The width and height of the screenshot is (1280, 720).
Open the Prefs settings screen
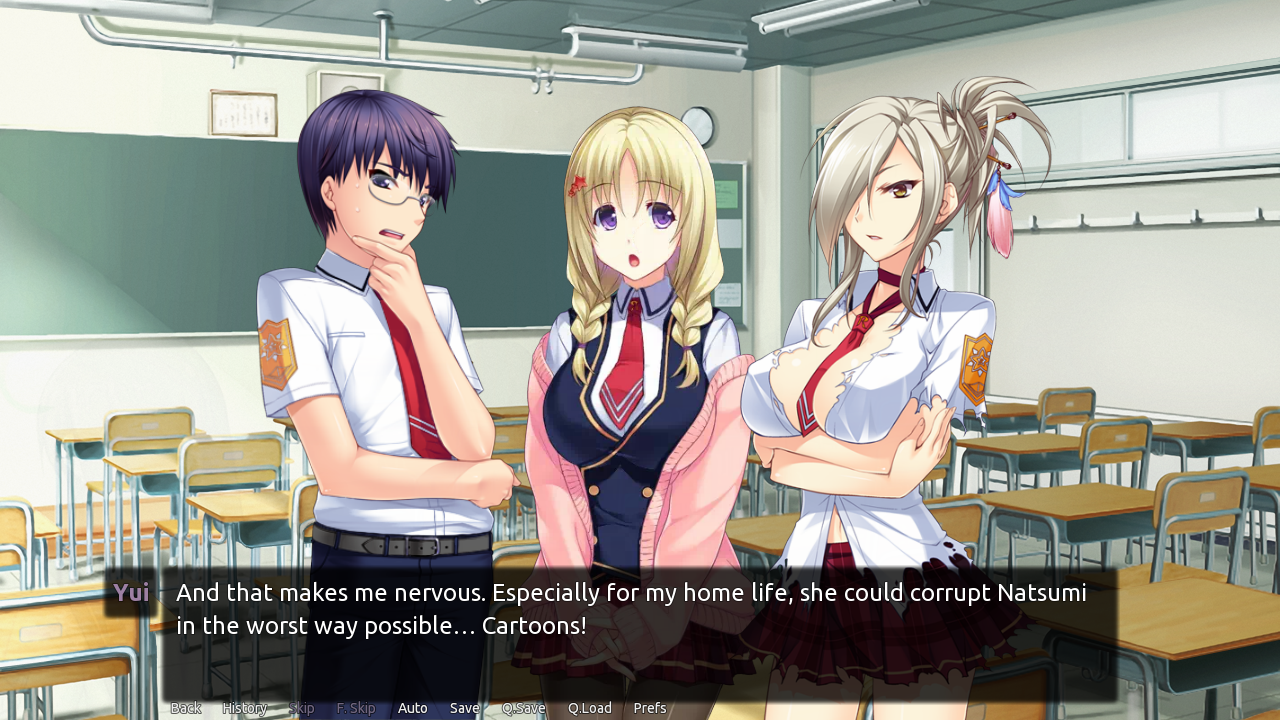click(x=649, y=707)
